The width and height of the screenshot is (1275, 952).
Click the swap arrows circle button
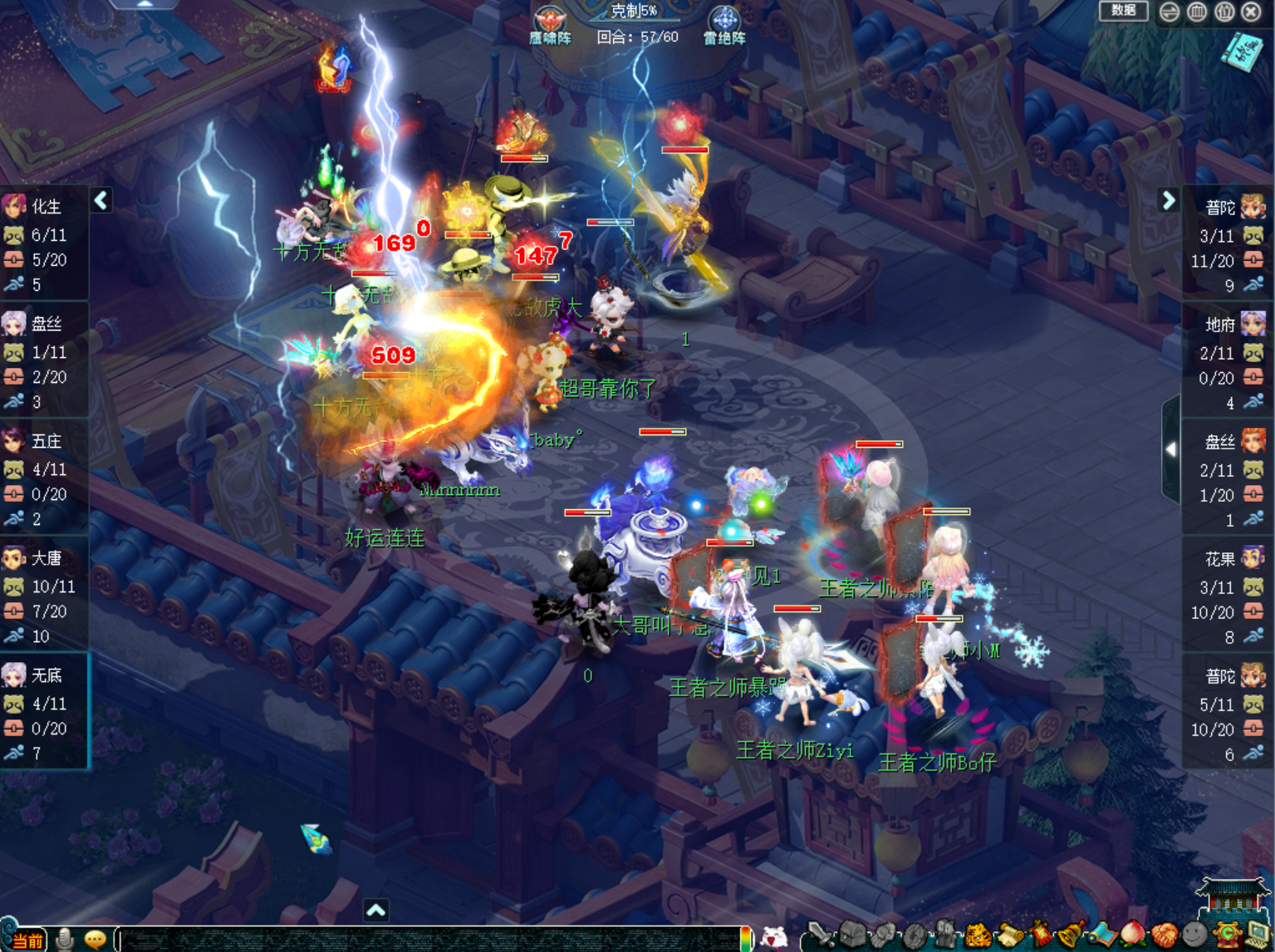click(1170, 12)
